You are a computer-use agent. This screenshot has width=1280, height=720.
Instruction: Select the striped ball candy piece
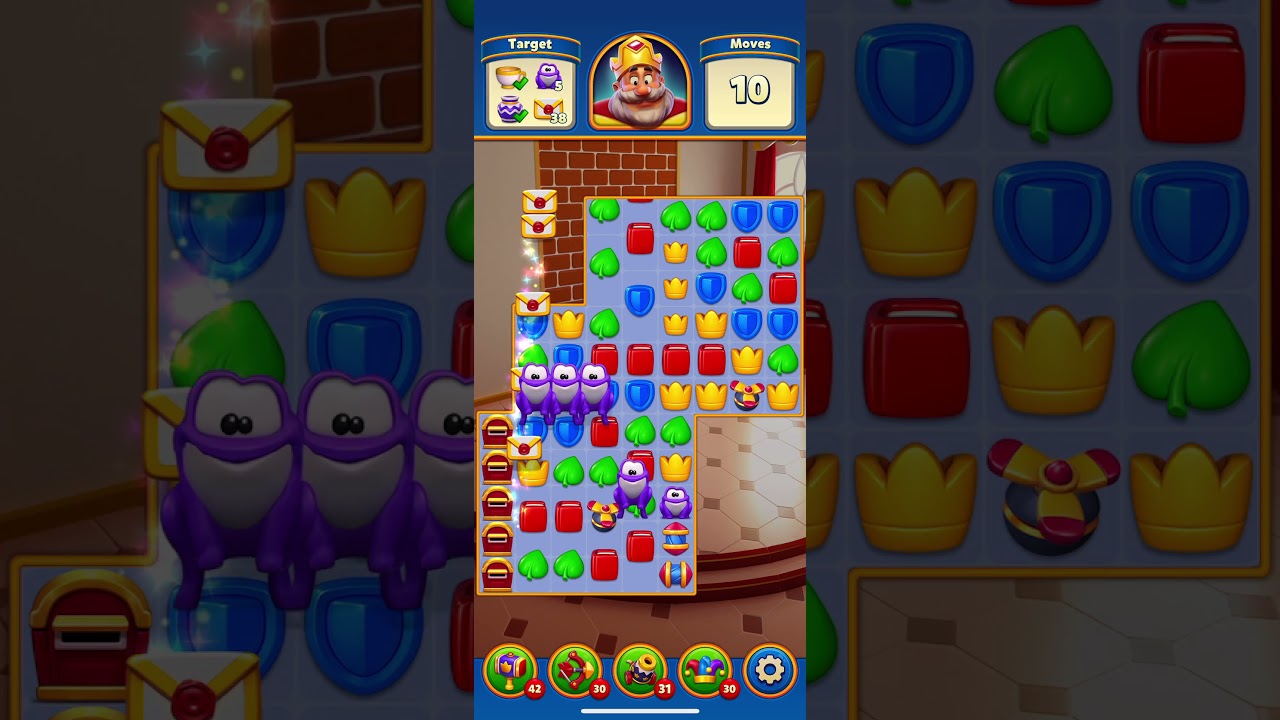[676, 540]
